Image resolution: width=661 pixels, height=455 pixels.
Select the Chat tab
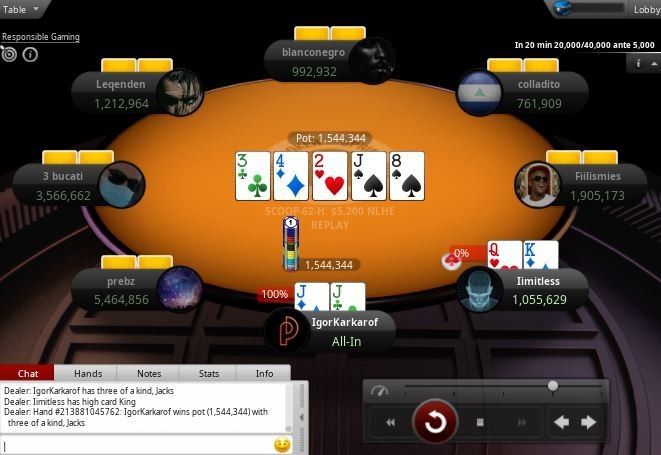click(x=28, y=374)
